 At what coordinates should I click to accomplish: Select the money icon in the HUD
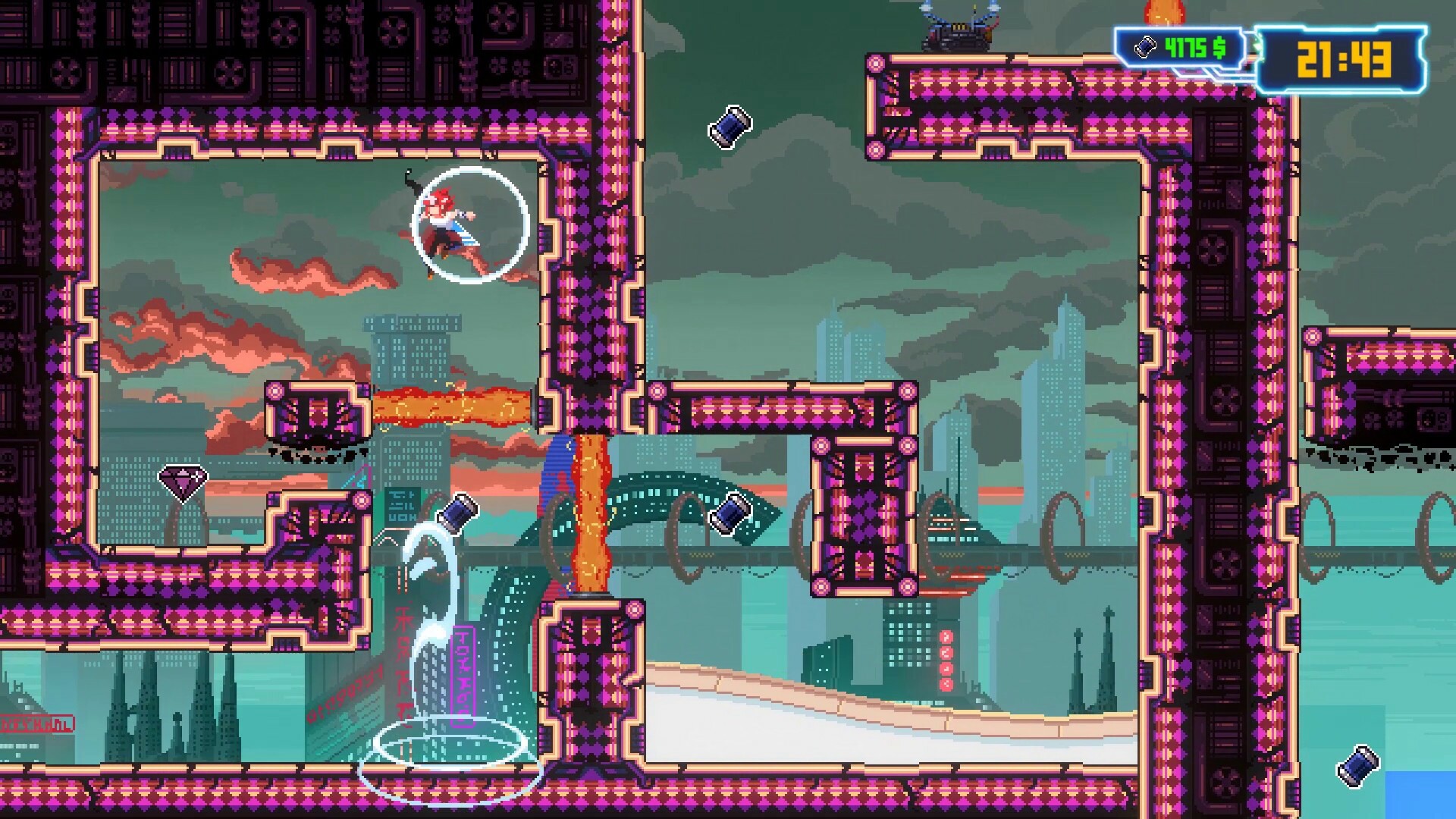pyautogui.click(x=1145, y=47)
